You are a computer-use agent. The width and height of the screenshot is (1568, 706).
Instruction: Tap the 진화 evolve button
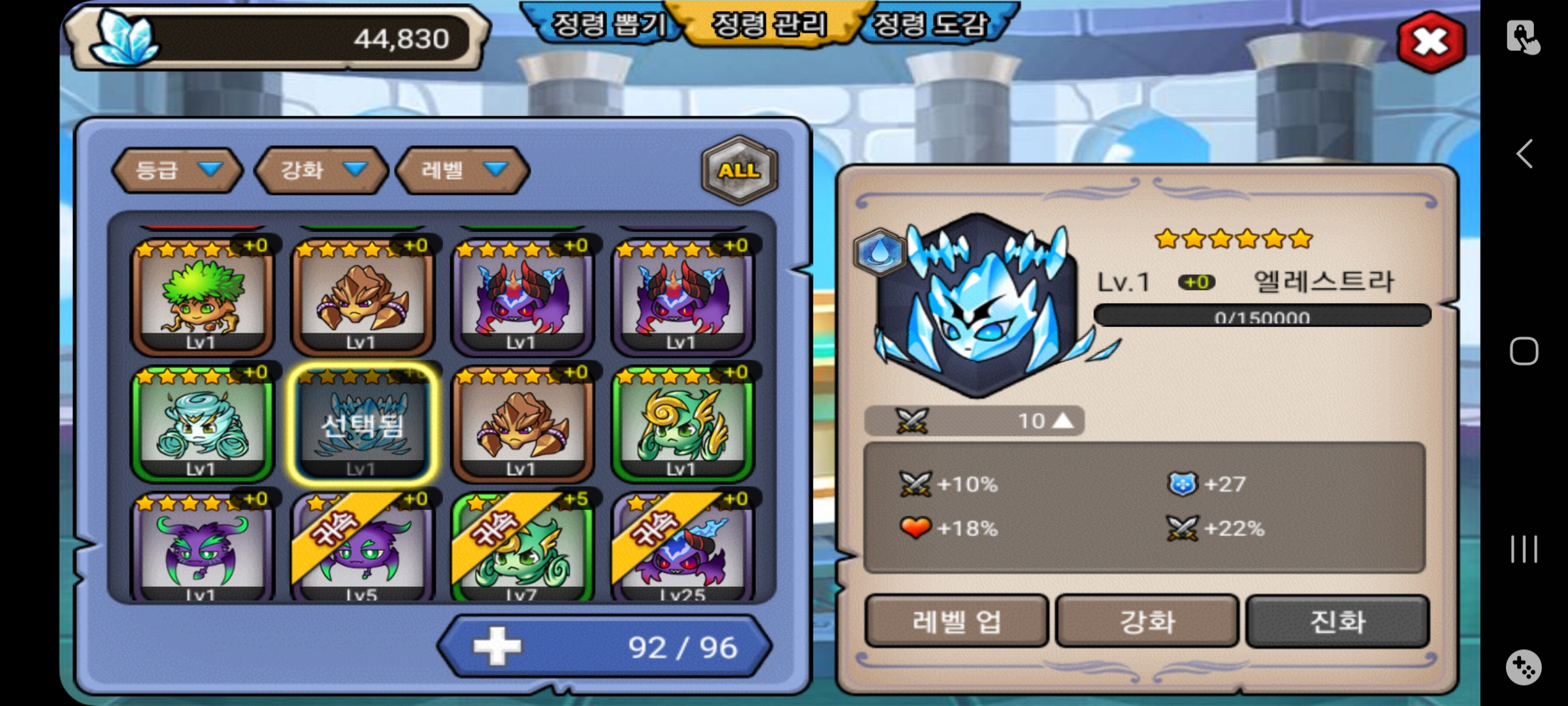pyautogui.click(x=1337, y=621)
